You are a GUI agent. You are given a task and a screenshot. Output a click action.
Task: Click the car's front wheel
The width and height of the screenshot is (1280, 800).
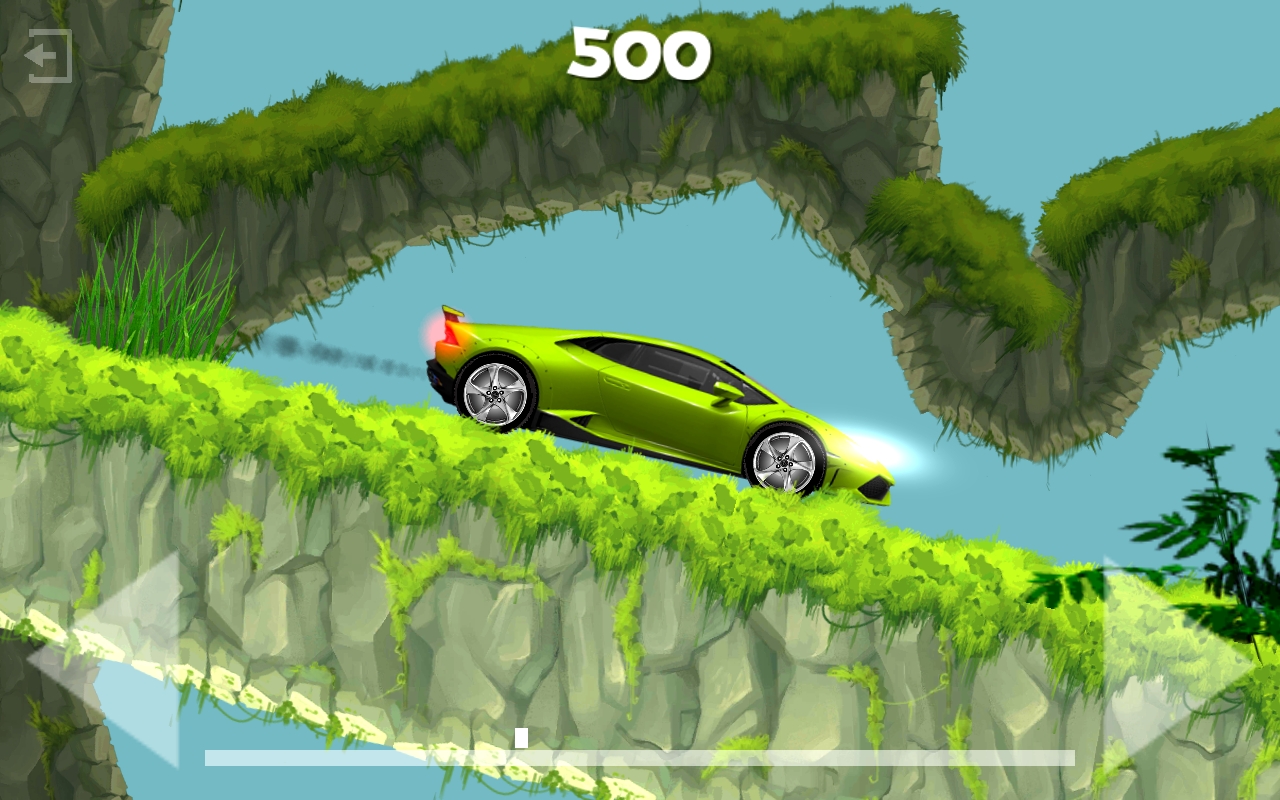785,462
